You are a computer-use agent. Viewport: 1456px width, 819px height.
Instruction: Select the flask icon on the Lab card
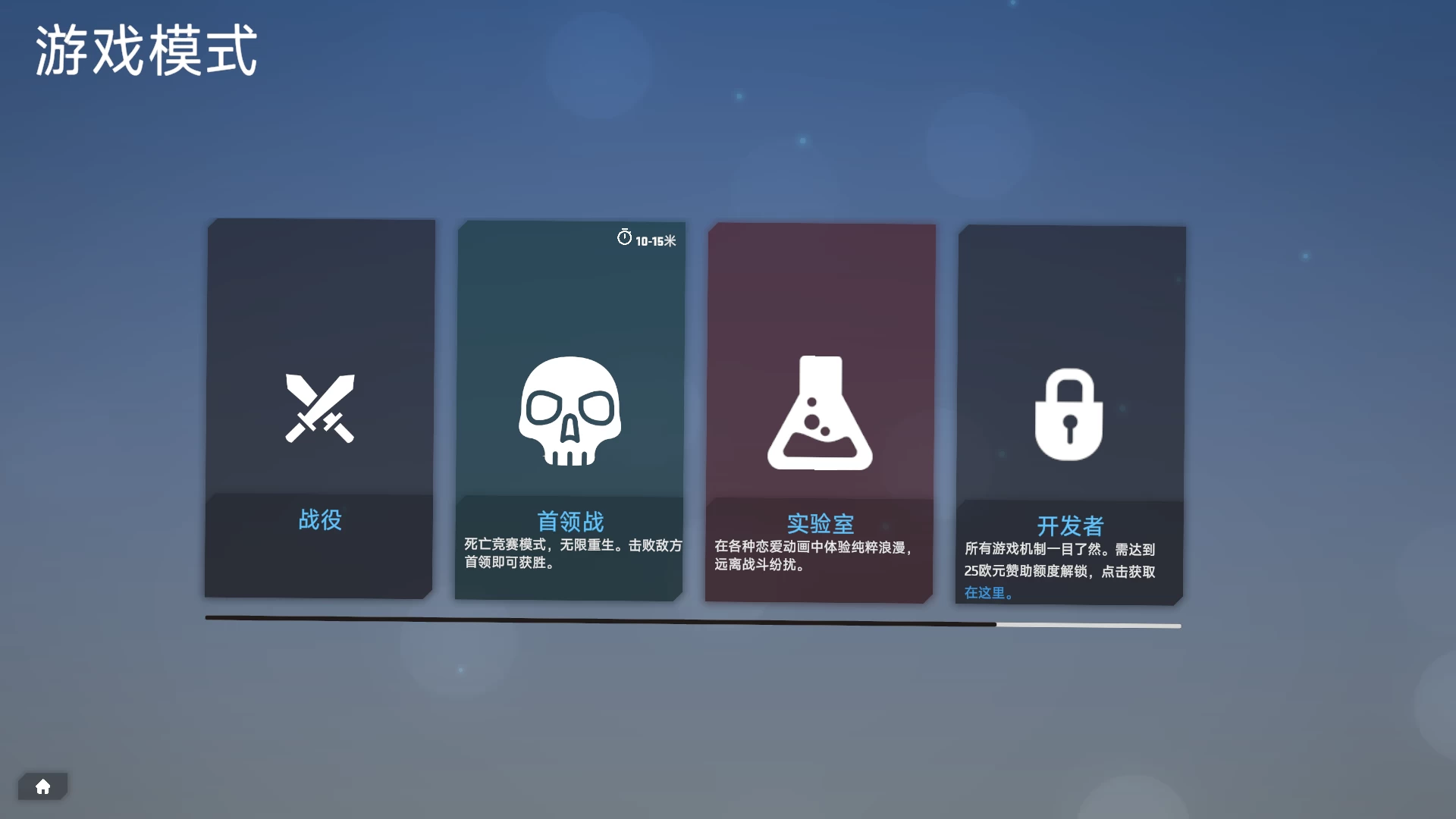click(821, 413)
